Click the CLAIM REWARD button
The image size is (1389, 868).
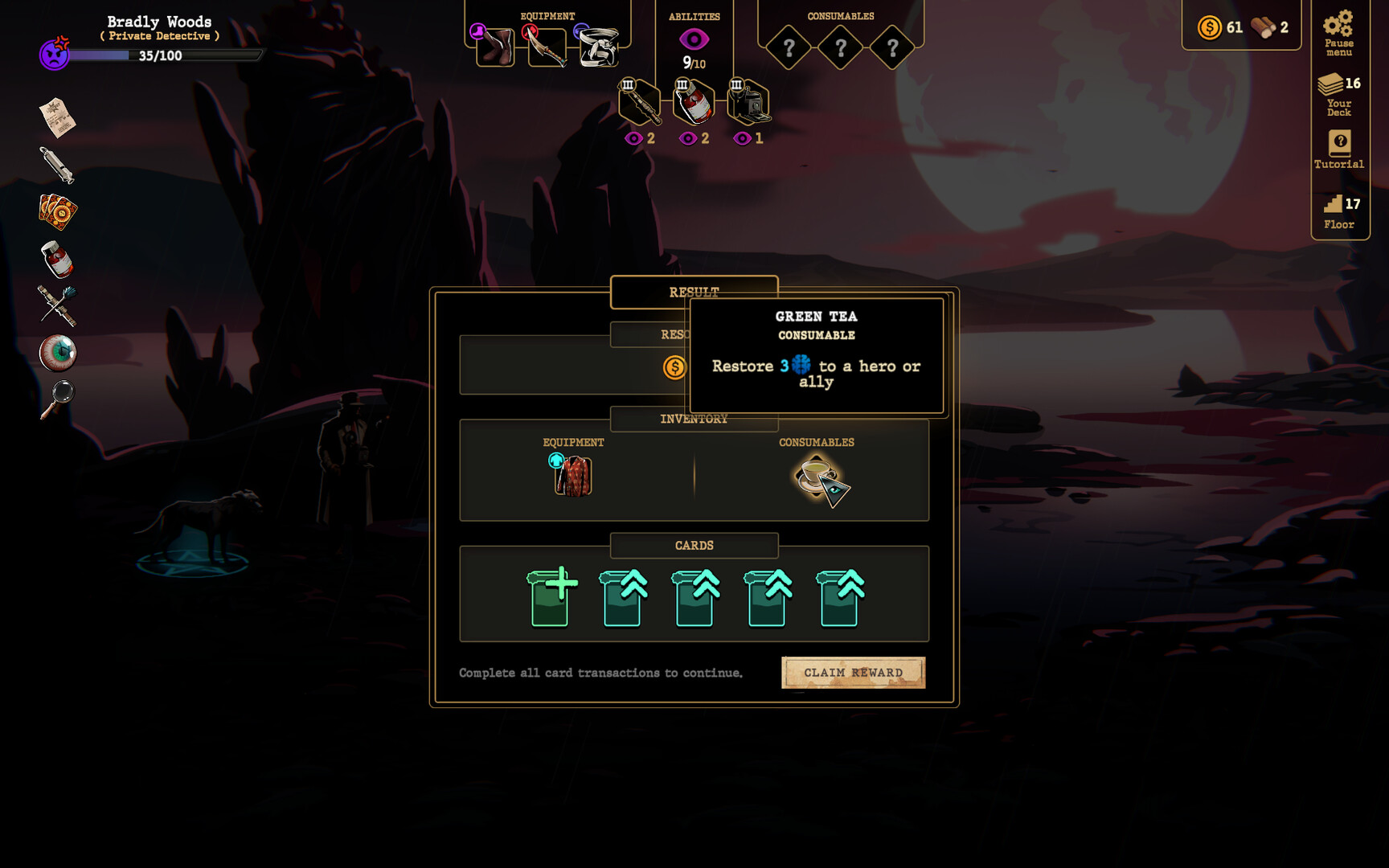click(854, 672)
